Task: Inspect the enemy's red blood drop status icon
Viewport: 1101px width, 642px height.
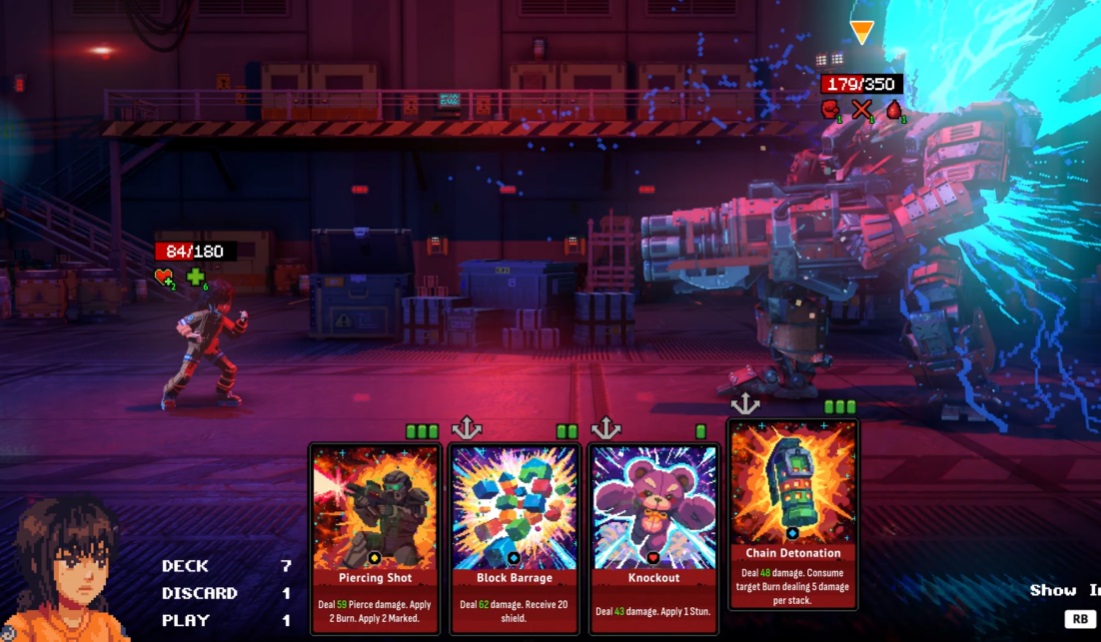Action: (894, 109)
